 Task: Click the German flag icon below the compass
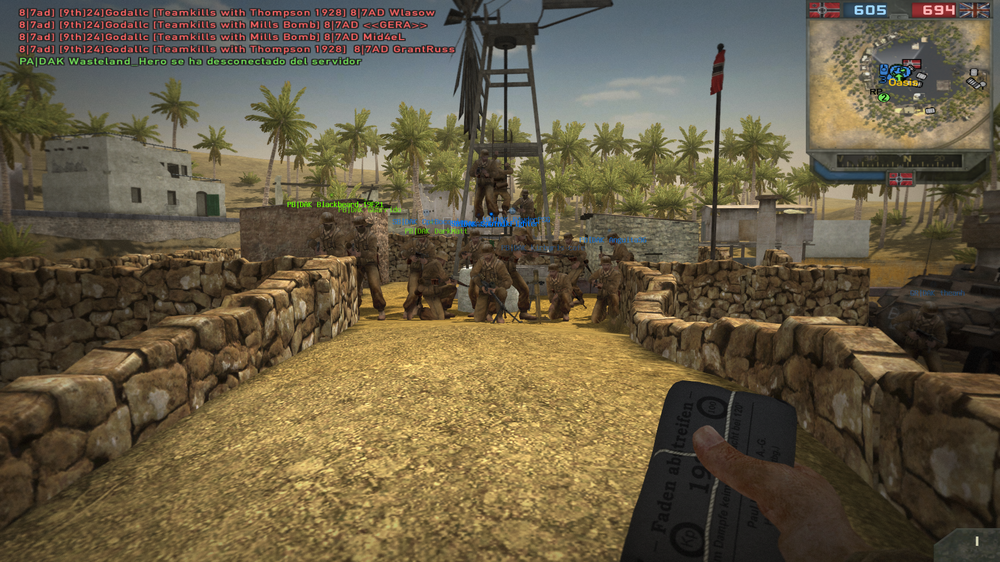(900, 179)
